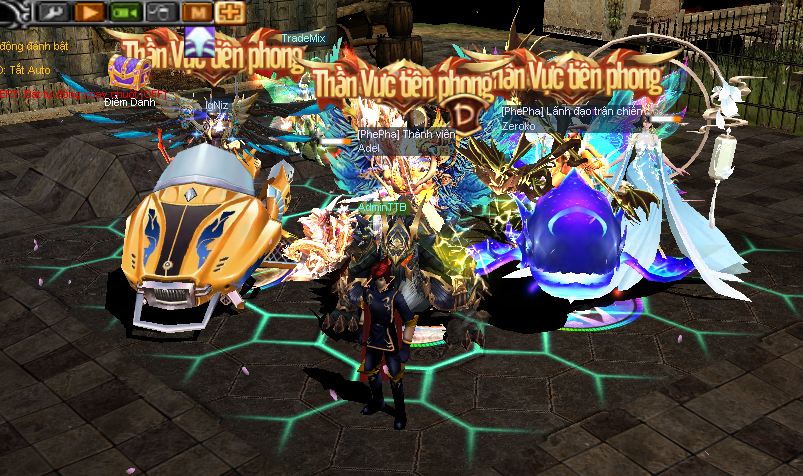Click the orange play arrow button
This screenshot has height=476, width=803.
[x=91, y=13]
